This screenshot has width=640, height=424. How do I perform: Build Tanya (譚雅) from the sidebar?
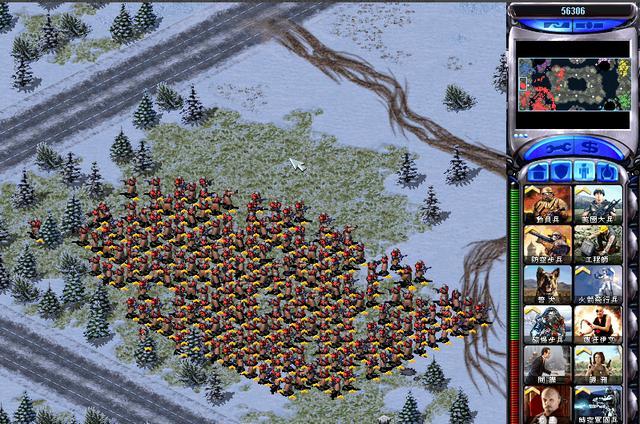(x=595, y=363)
